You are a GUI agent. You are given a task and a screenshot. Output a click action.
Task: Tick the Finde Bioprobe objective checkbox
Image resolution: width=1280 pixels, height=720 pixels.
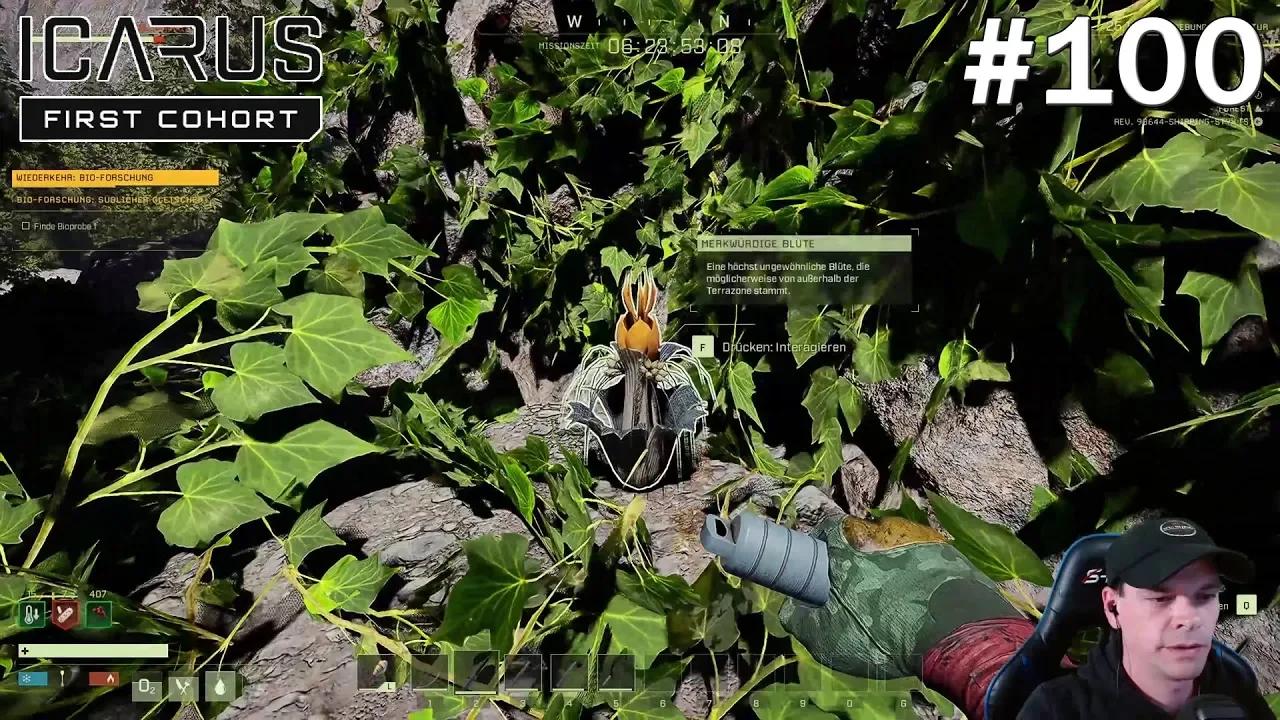(x=26, y=226)
